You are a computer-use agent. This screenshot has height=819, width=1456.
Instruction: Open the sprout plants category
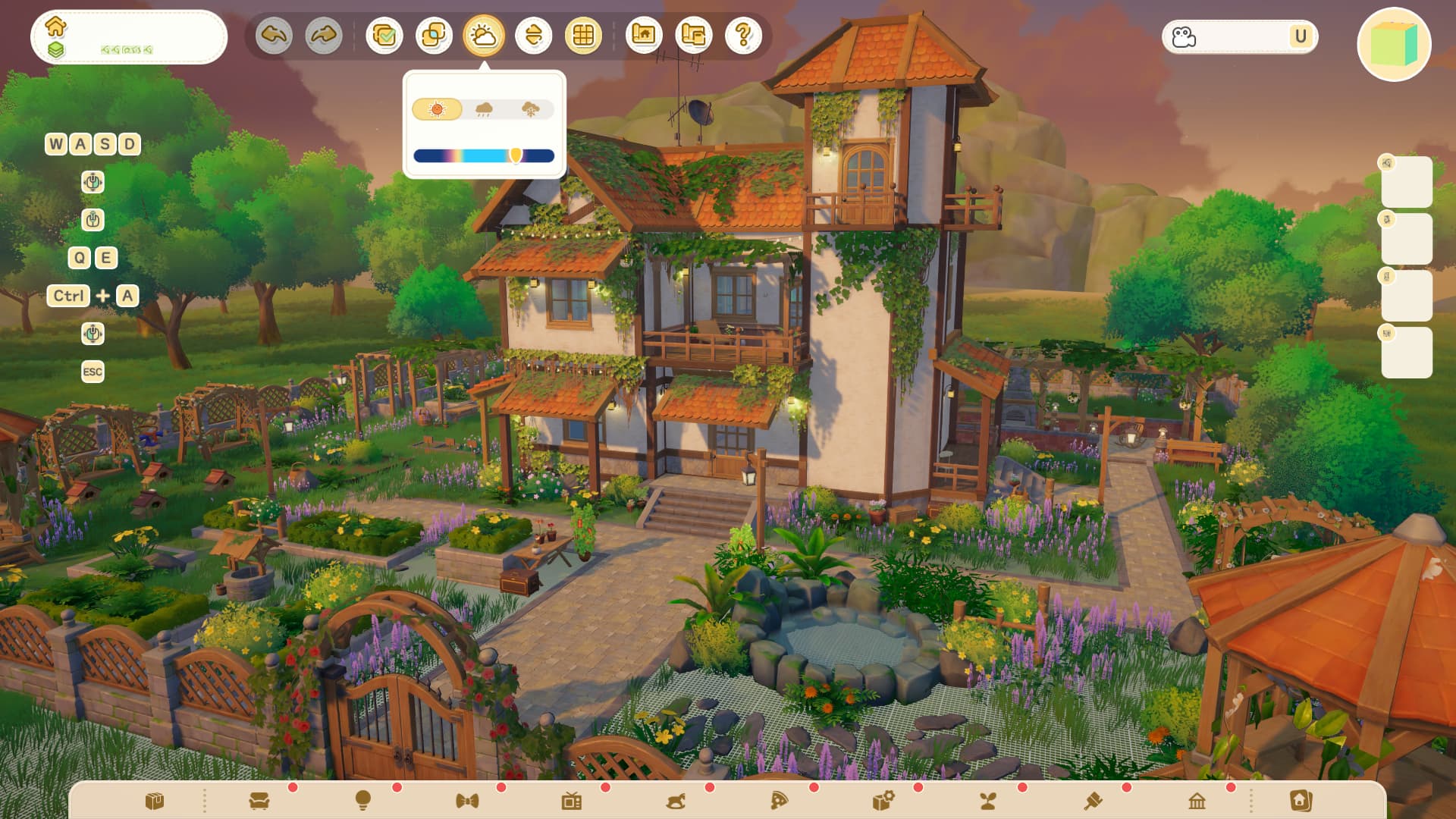(x=988, y=801)
